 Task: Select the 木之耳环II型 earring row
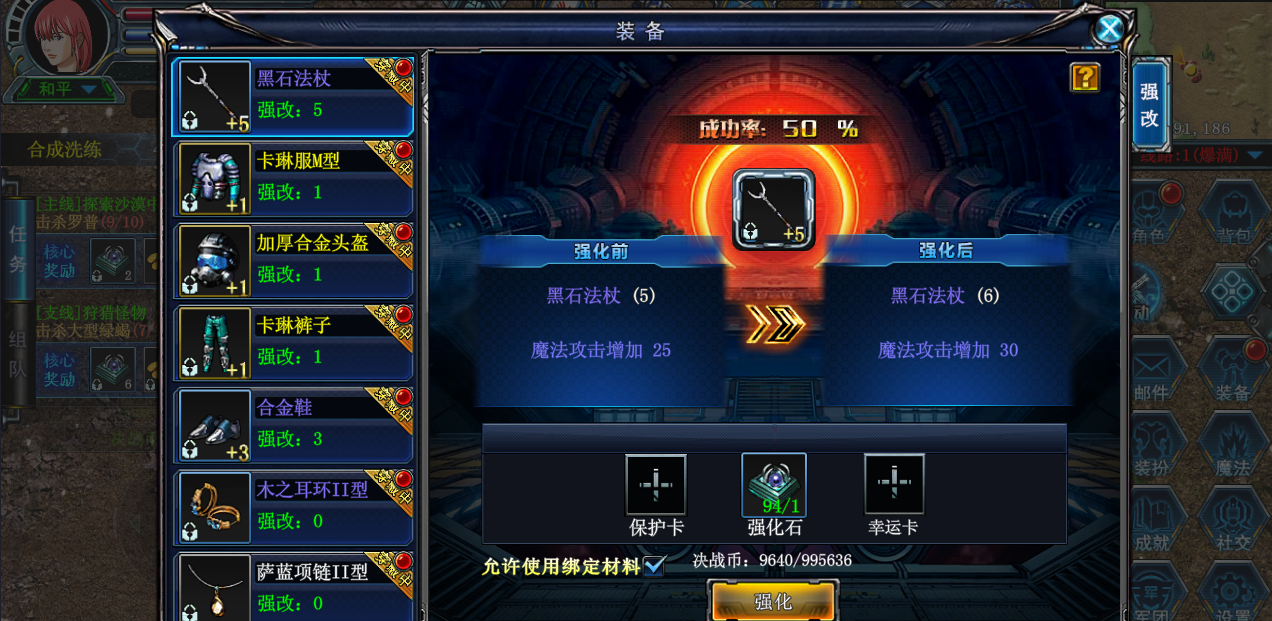tap(293, 507)
